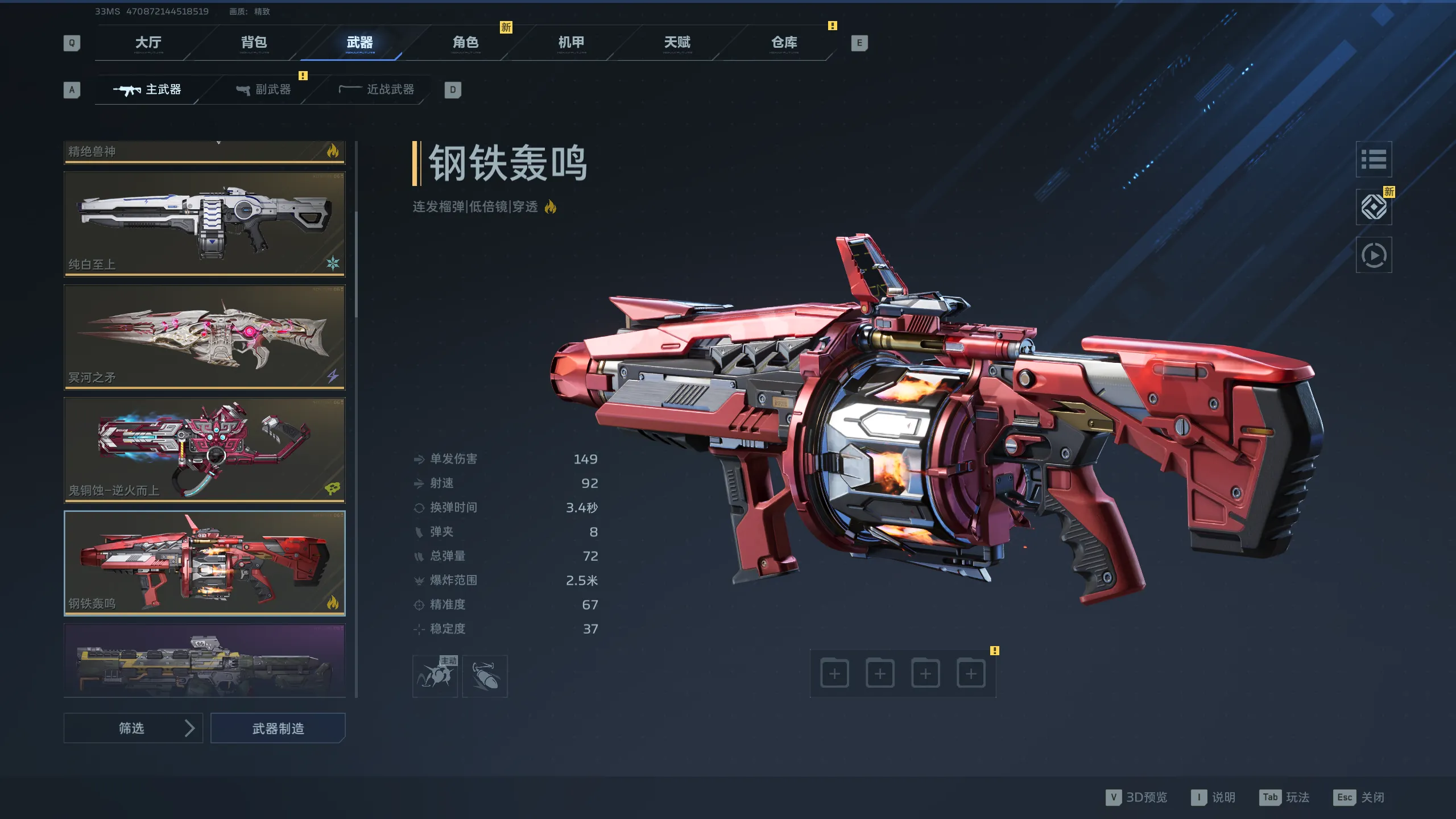This screenshot has height=819, width=1456.
Task: Go to the 角色 character tab
Action: [465, 43]
